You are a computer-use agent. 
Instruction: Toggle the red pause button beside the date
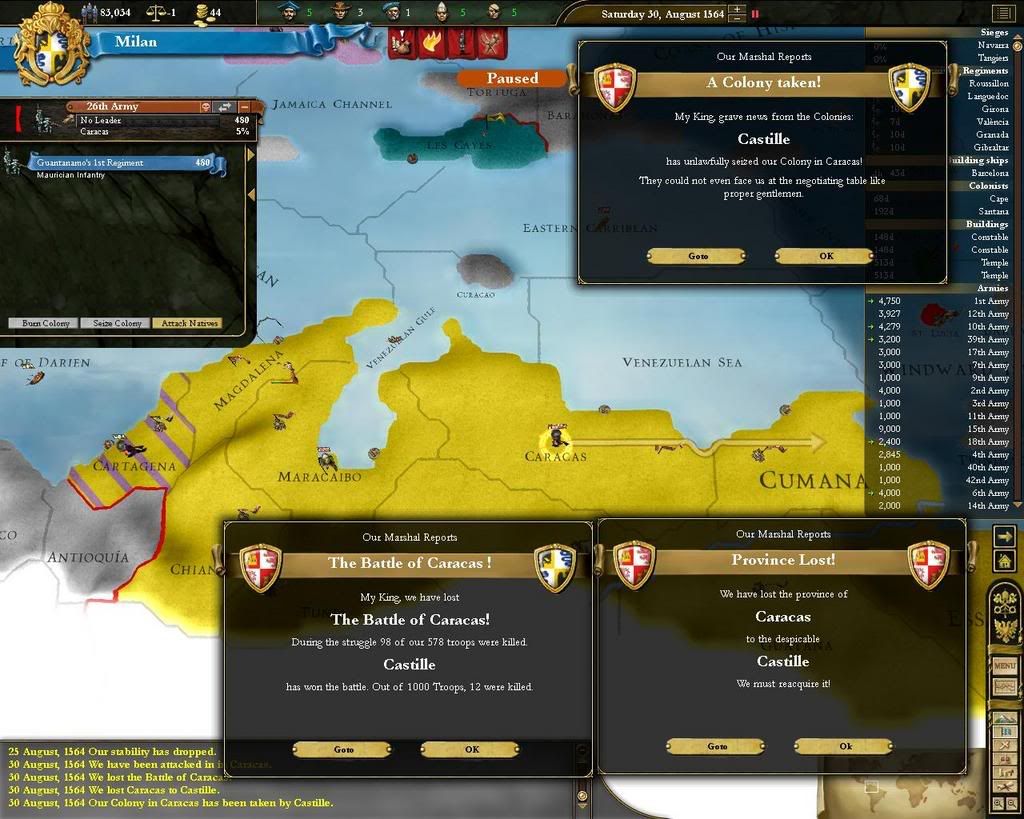click(x=755, y=14)
